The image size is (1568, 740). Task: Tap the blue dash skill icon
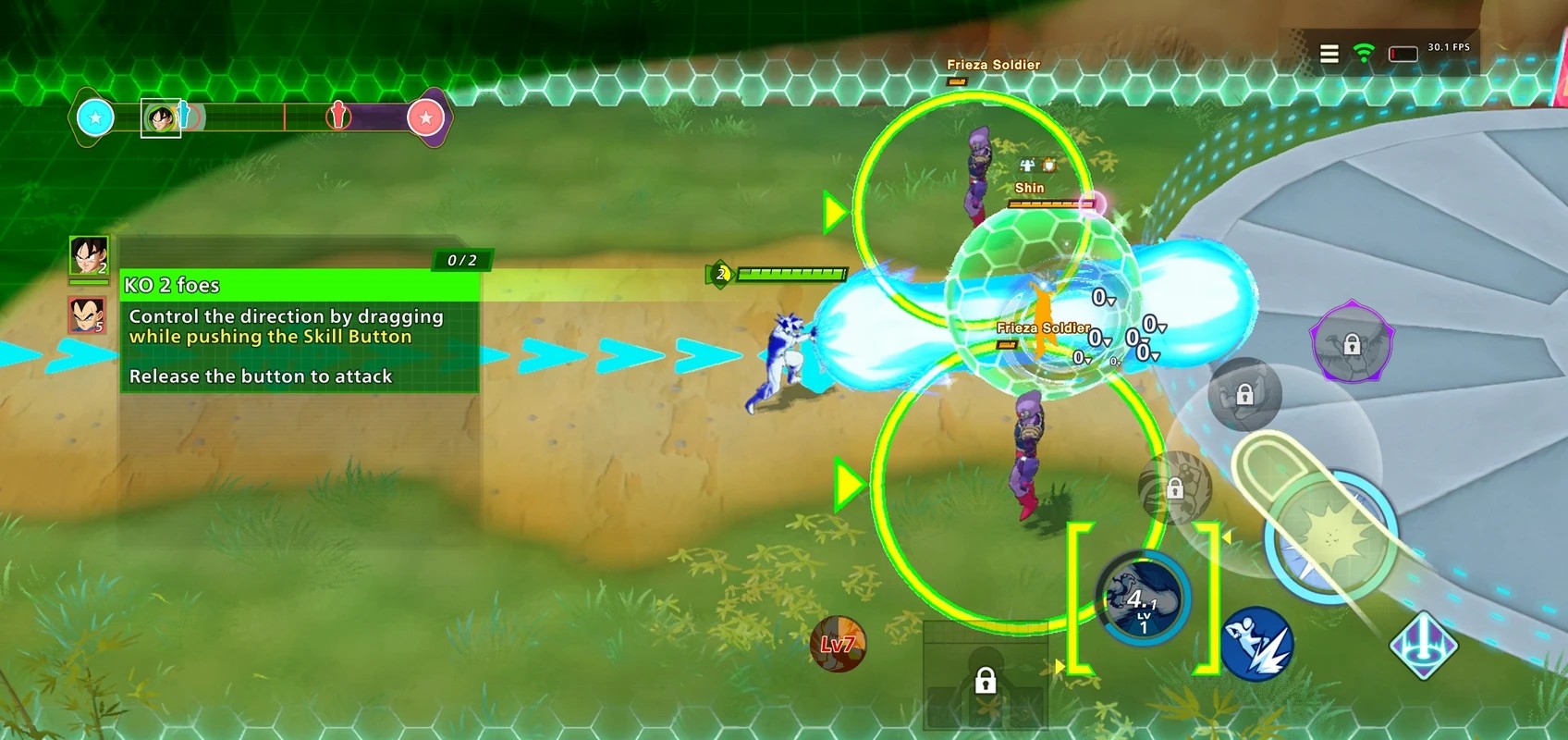coord(1256,644)
